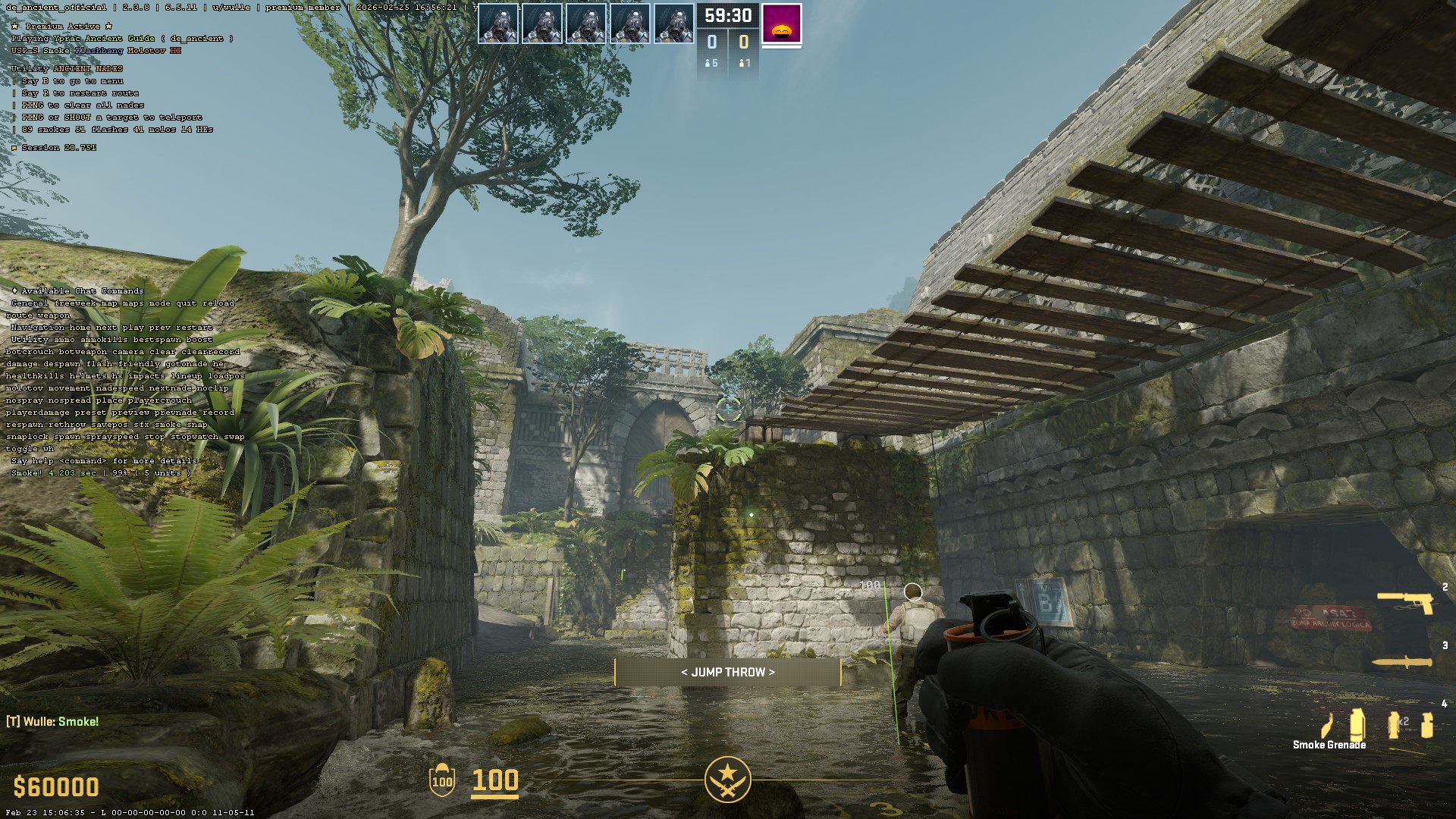Toggle the Session 20.75H timer entry
The width and height of the screenshot is (1456, 819).
[x=53, y=148]
